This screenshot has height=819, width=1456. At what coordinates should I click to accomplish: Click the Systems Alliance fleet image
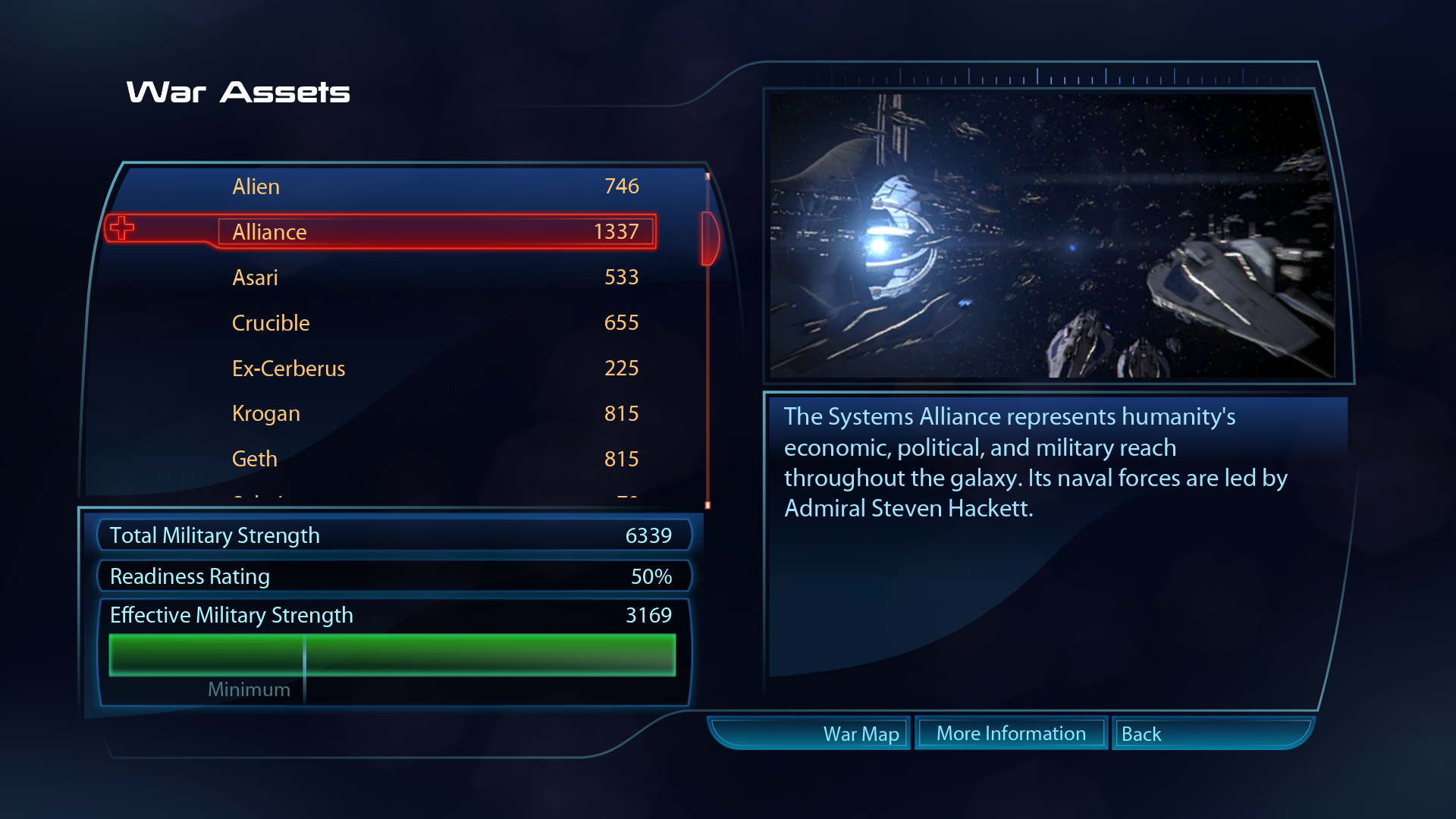click(1052, 235)
